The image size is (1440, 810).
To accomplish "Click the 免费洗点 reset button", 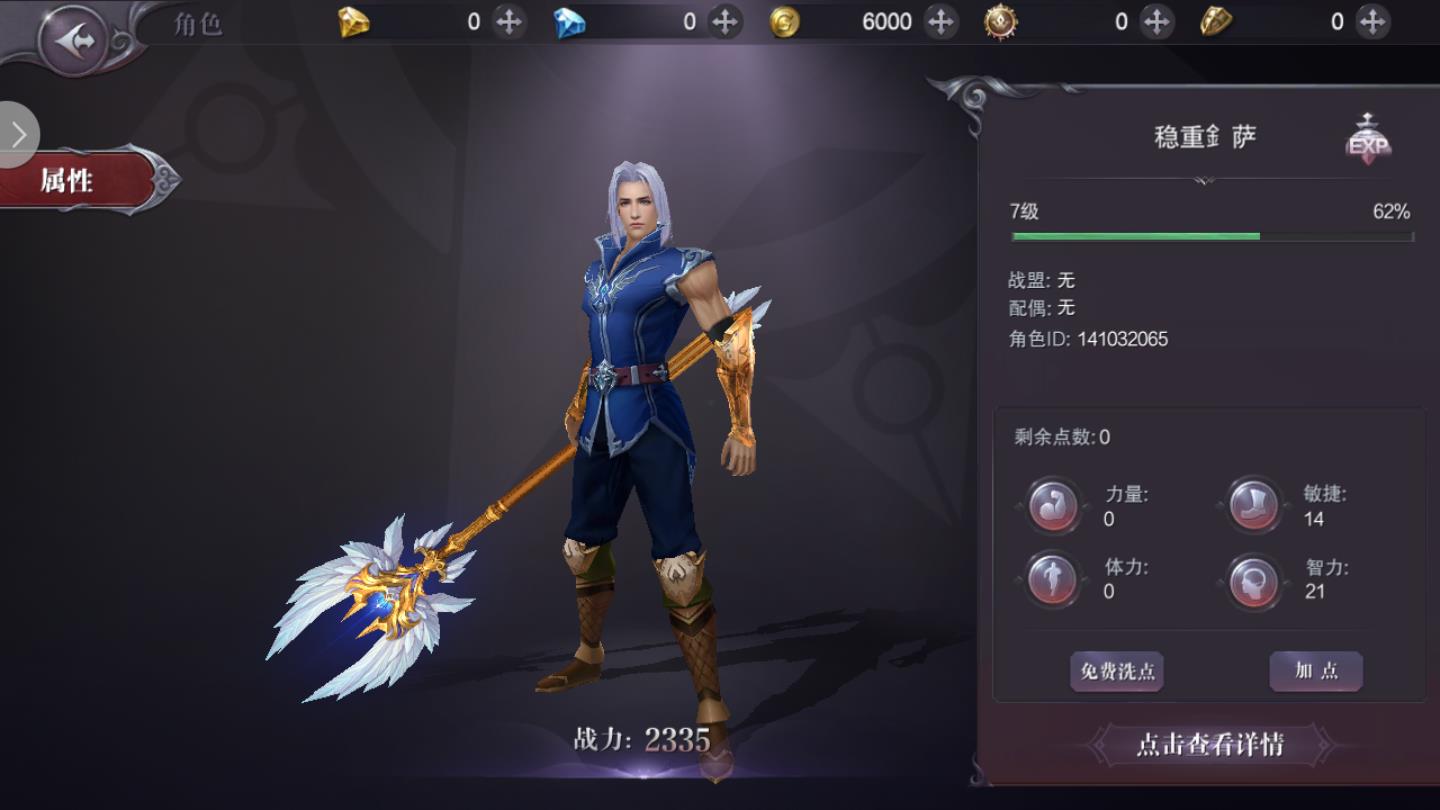I will [x=1116, y=671].
